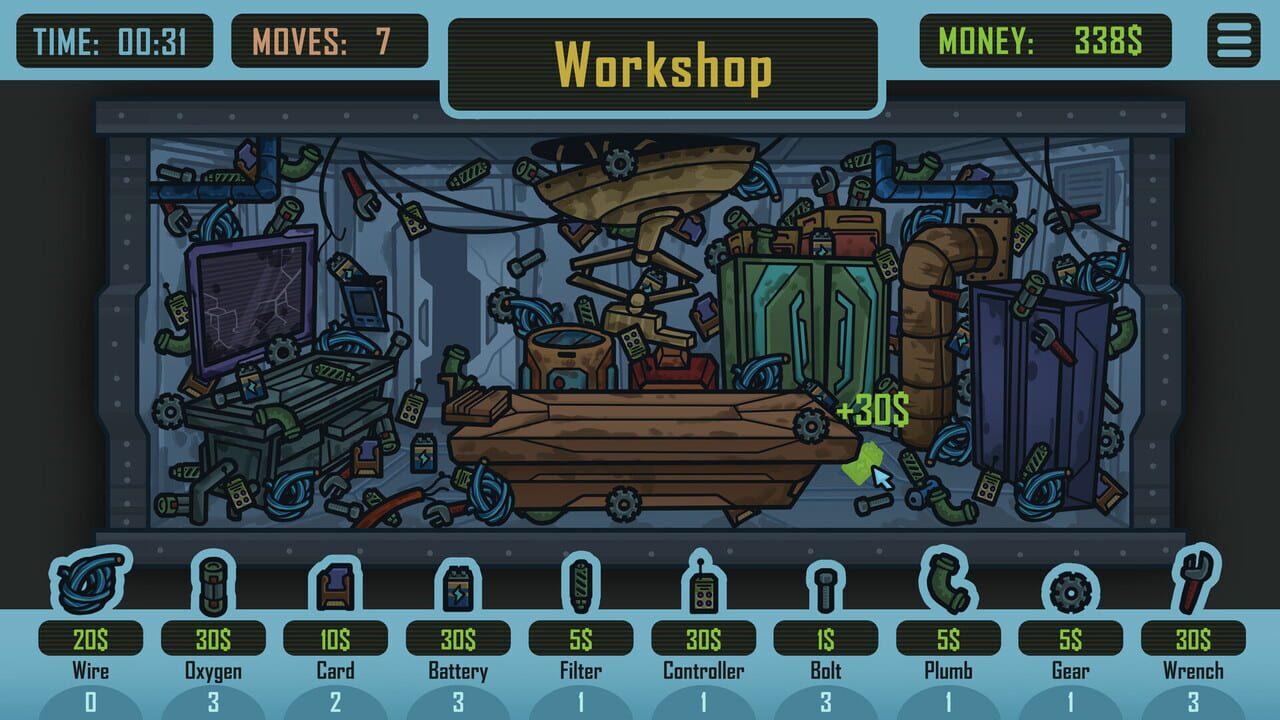The width and height of the screenshot is (1280, 720).
Task: Select the Battery item icon
Action: (457, 587)
